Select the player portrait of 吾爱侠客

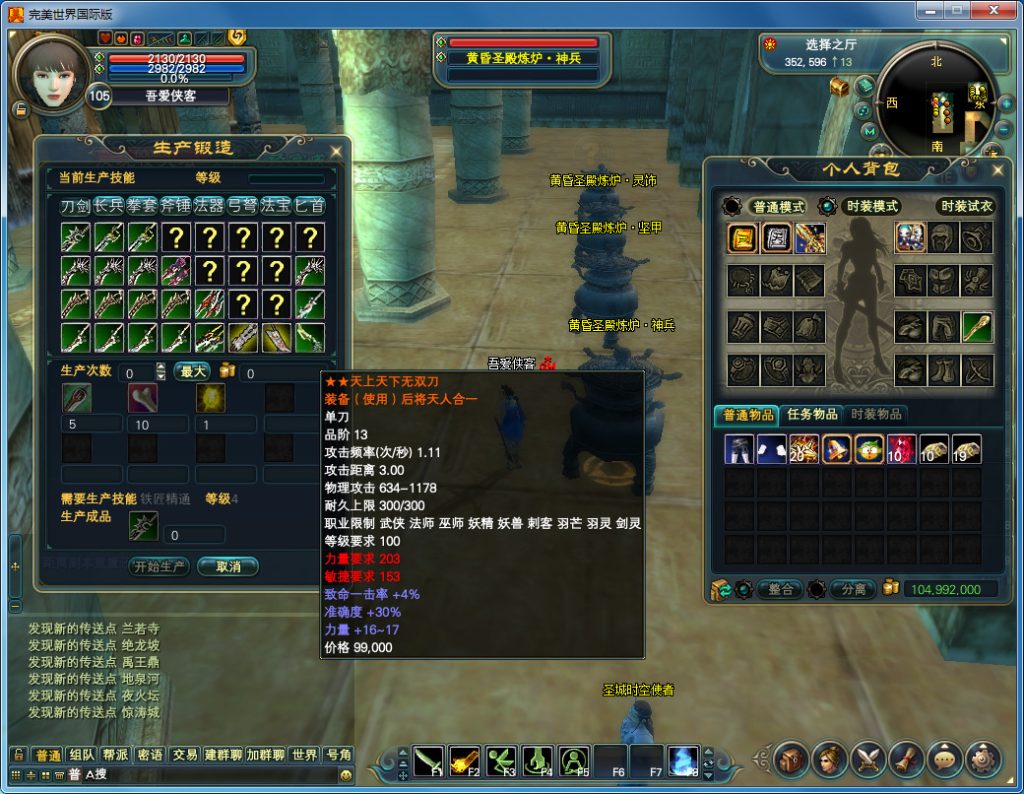click(51, 74)
